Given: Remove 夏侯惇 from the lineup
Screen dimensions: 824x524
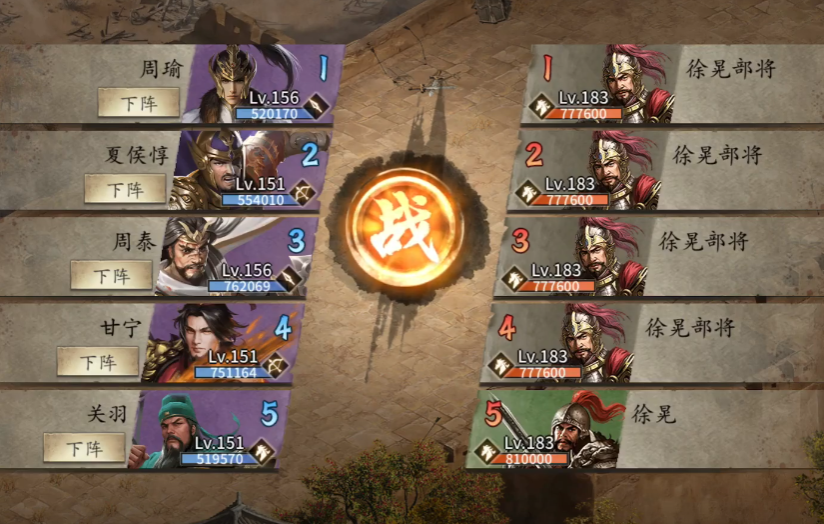Looking at the screenshot, I should pyautogui.click(x=125, y=189).
